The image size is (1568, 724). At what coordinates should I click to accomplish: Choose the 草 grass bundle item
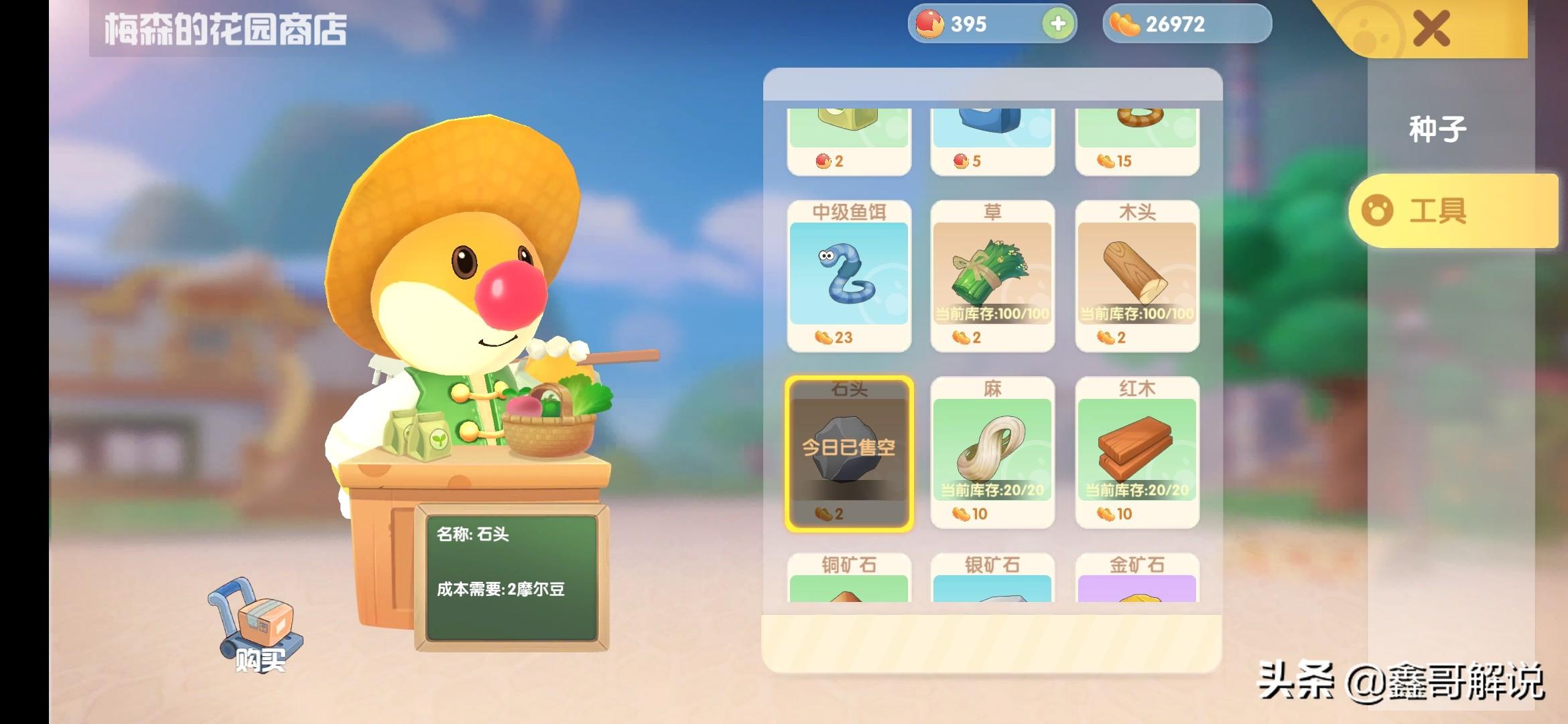992,275
